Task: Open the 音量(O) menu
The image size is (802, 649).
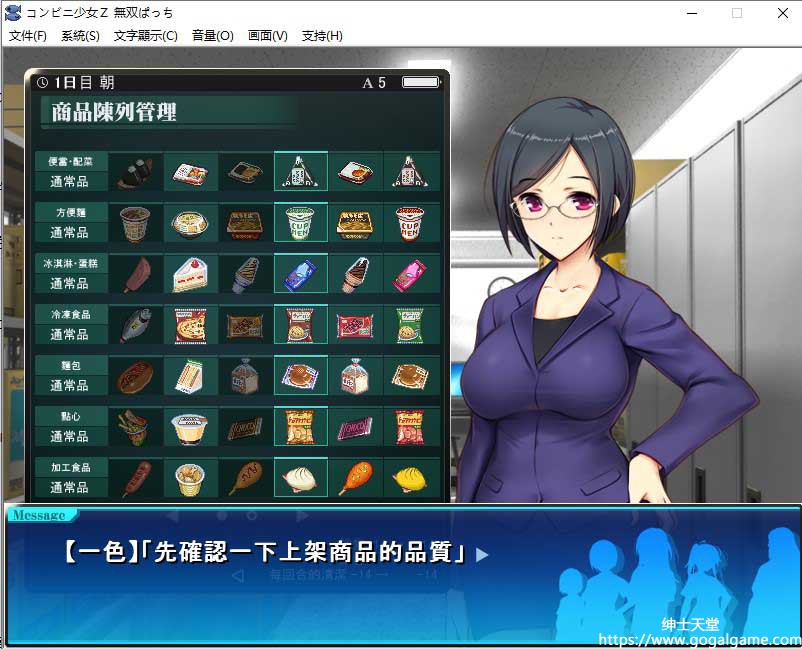Action: coord(212,36)
